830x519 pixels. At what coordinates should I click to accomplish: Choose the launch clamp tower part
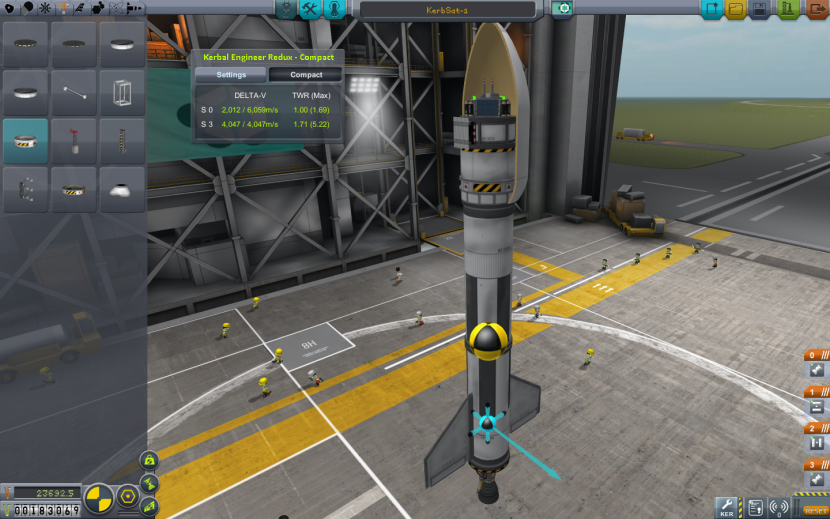[122, 140]
